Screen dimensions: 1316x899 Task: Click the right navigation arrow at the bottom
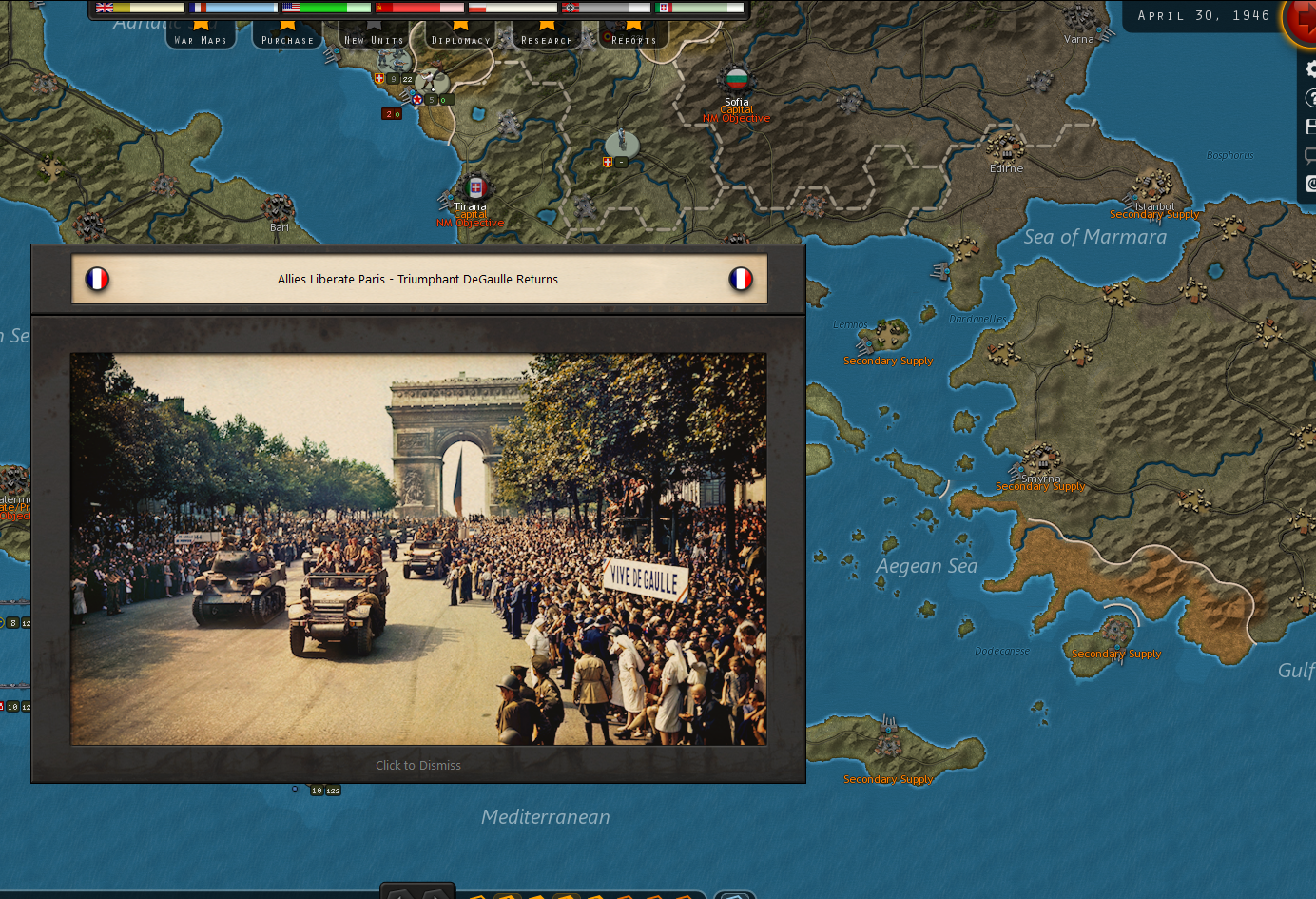click(x=434, y=894)
